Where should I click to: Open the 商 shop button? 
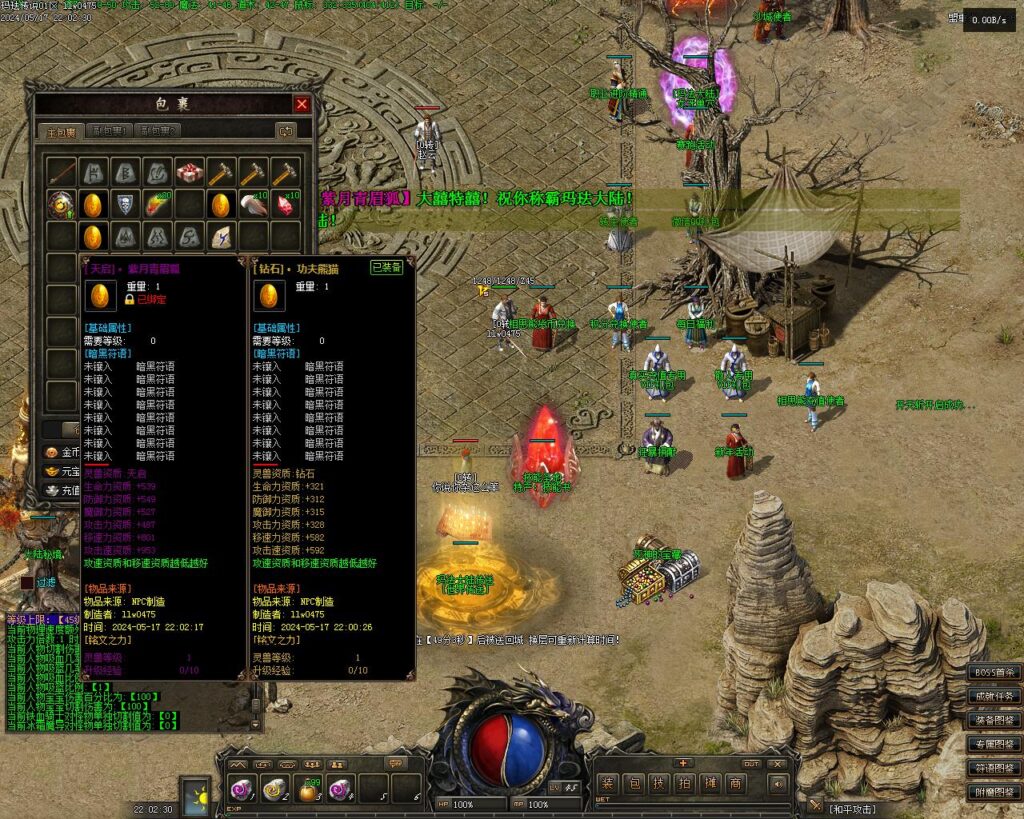pyautogui.click(x=736, y=784)
